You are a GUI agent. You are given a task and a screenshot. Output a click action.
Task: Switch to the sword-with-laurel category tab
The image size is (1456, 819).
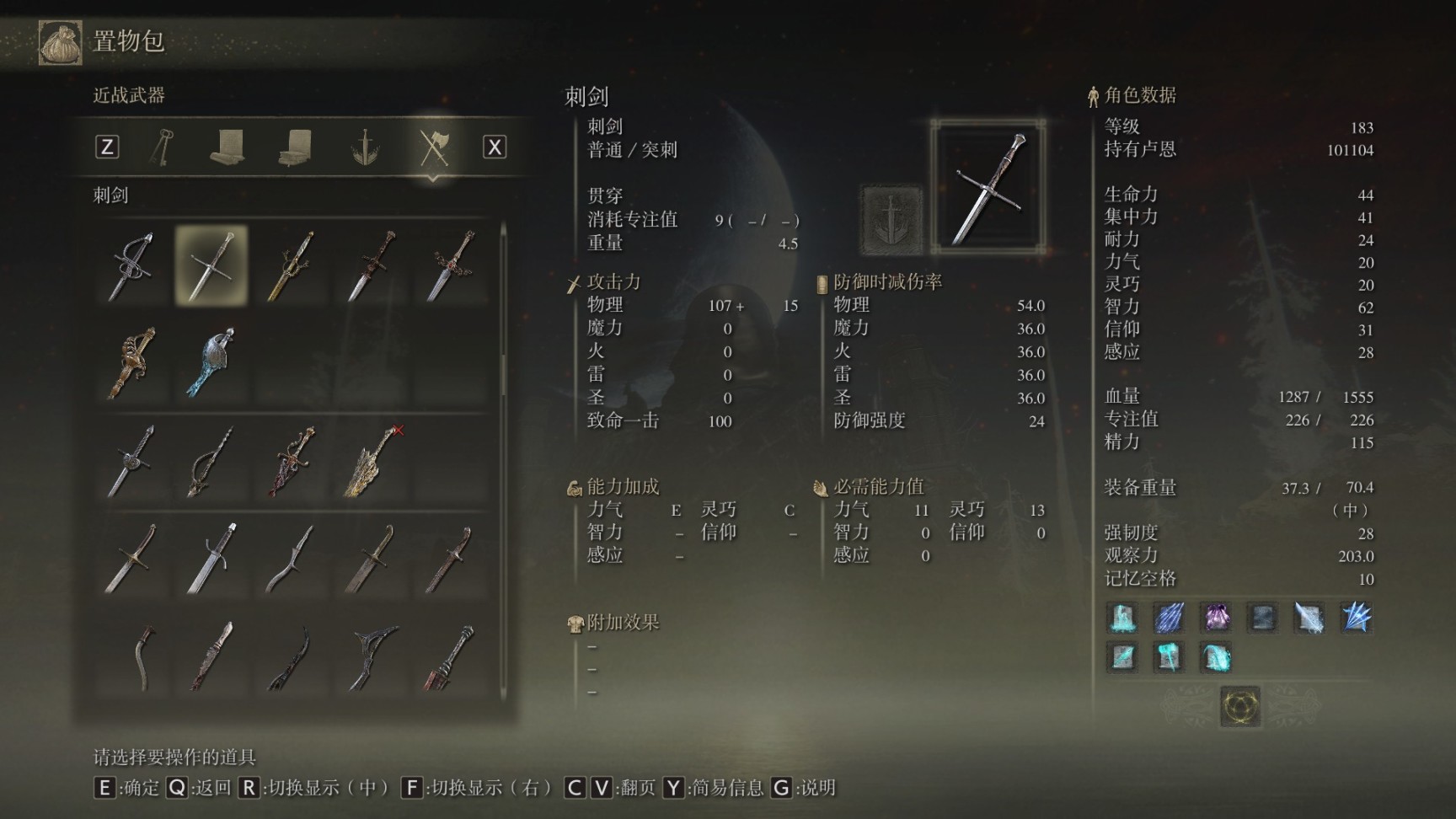[365, 147]
